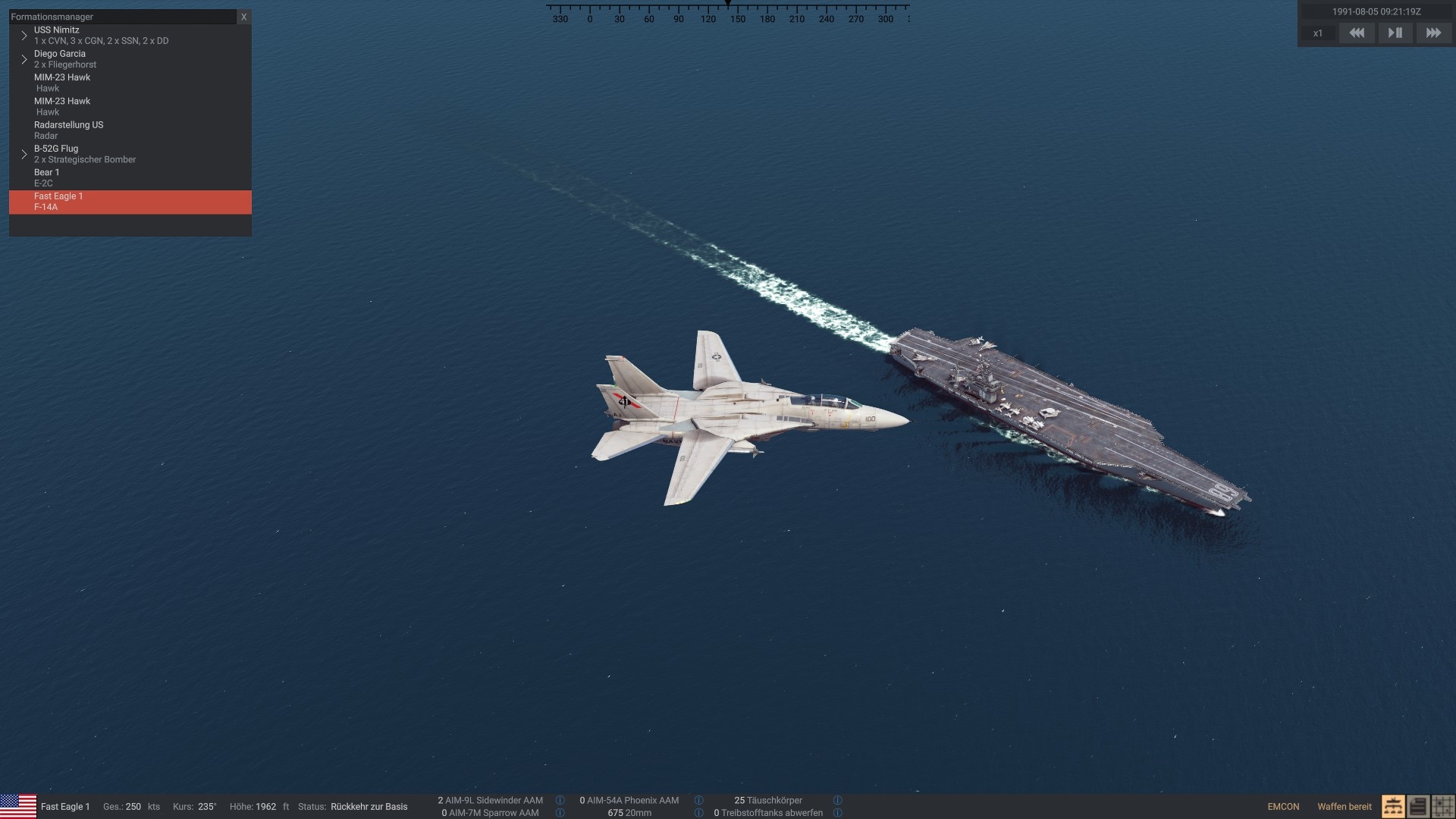This screenshot has width=1456, height=819.
Task: Click the Treibstofftanks abwerfen label
Action: 771,813
